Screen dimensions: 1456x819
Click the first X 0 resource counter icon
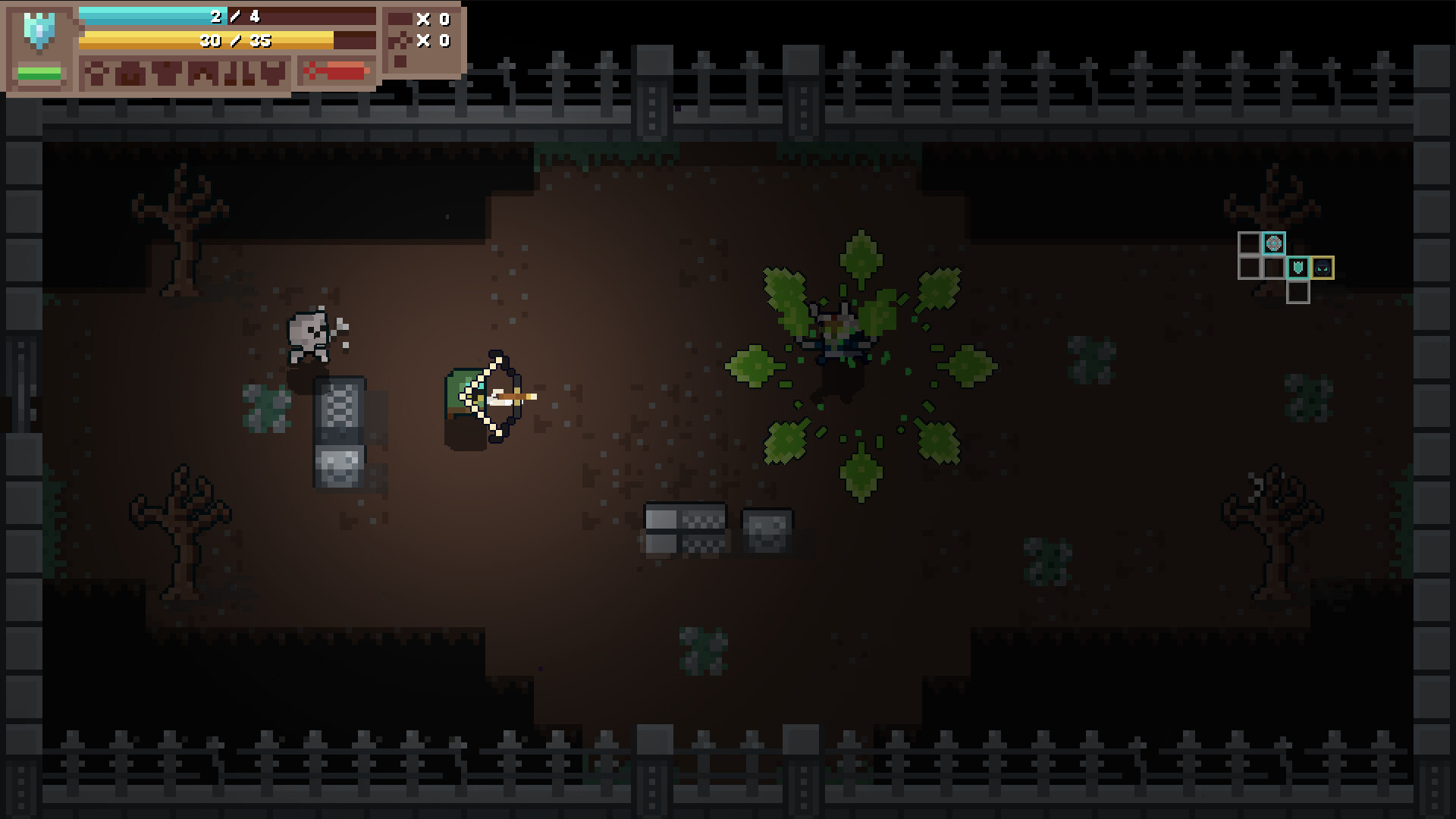coord(422,19)
